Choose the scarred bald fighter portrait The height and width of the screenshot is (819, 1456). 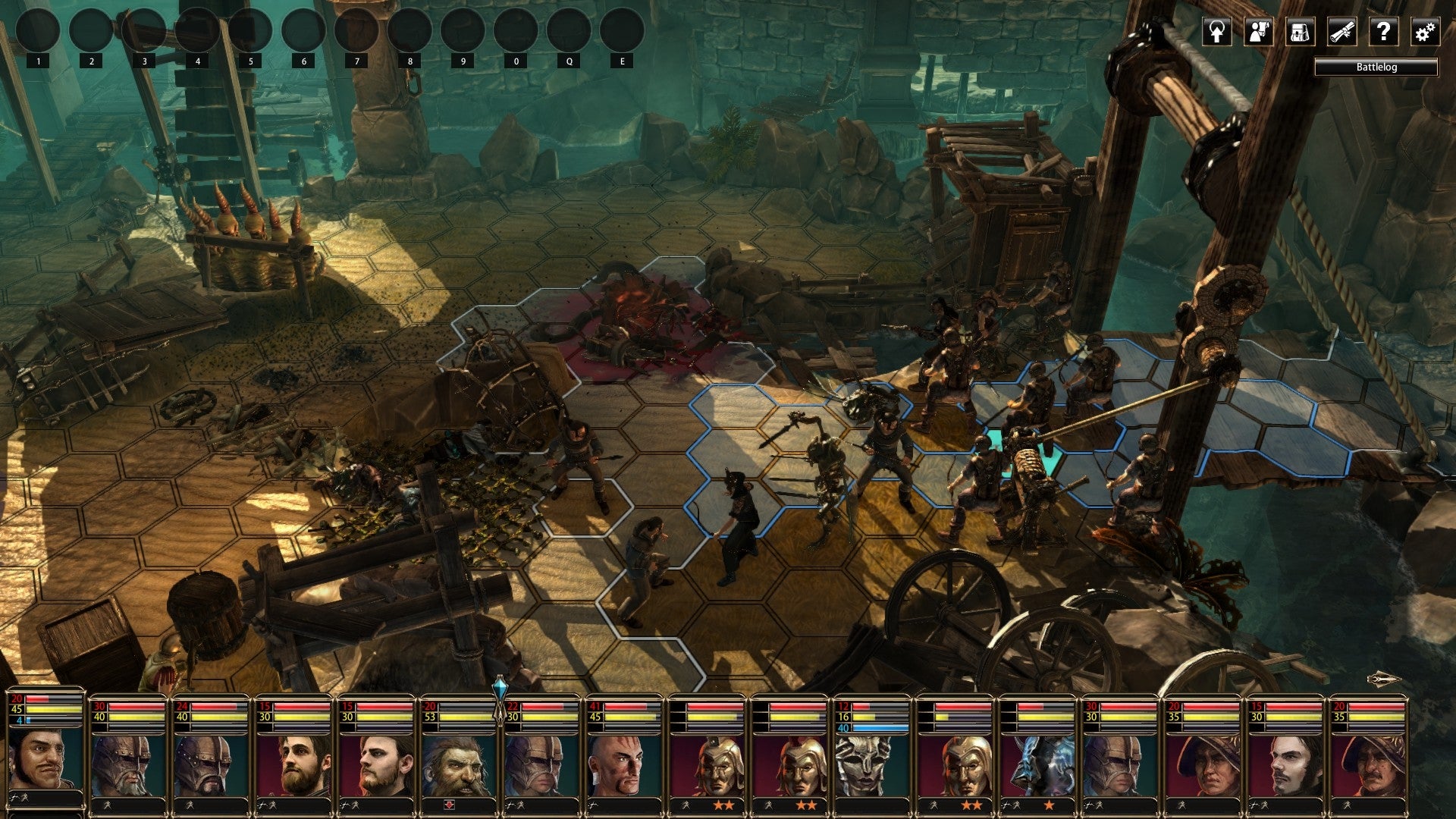623,764
